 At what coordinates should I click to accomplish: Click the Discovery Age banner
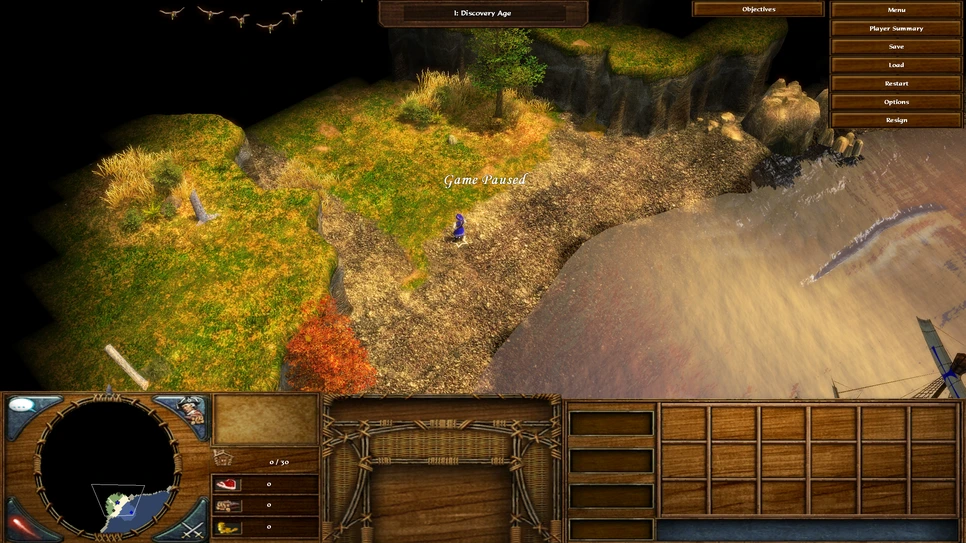[483, 13]
